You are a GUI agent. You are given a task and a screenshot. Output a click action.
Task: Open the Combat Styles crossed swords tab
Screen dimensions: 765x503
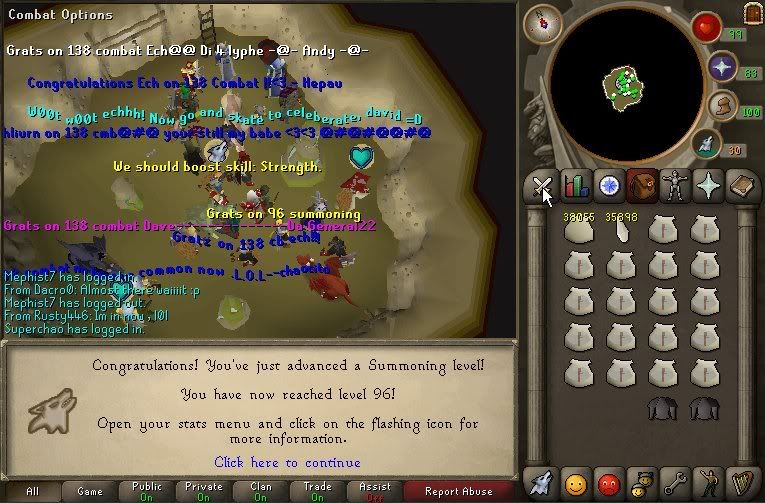coord(541,186)
